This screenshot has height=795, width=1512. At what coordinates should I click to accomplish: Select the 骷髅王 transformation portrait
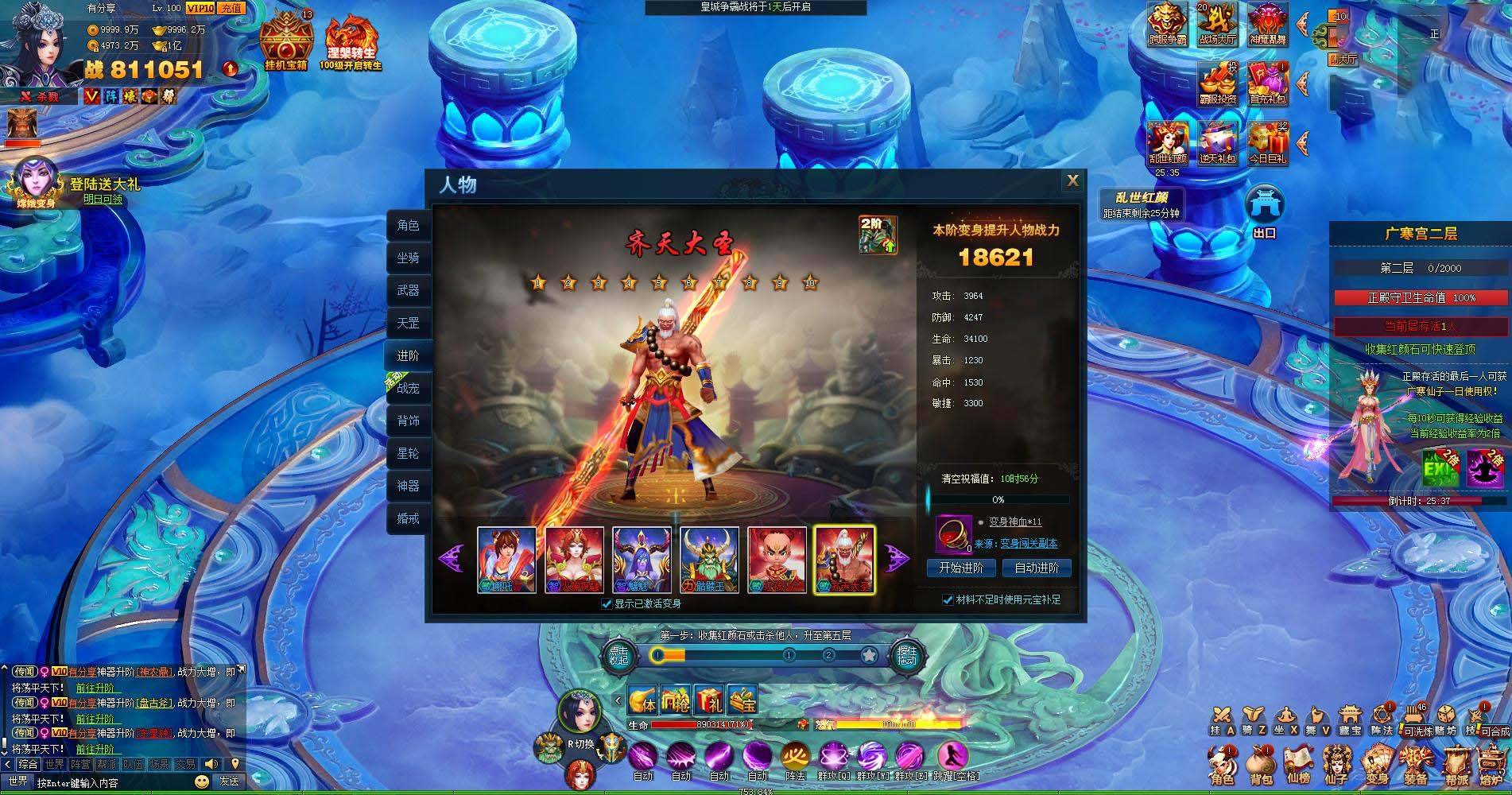pos(709,559)
